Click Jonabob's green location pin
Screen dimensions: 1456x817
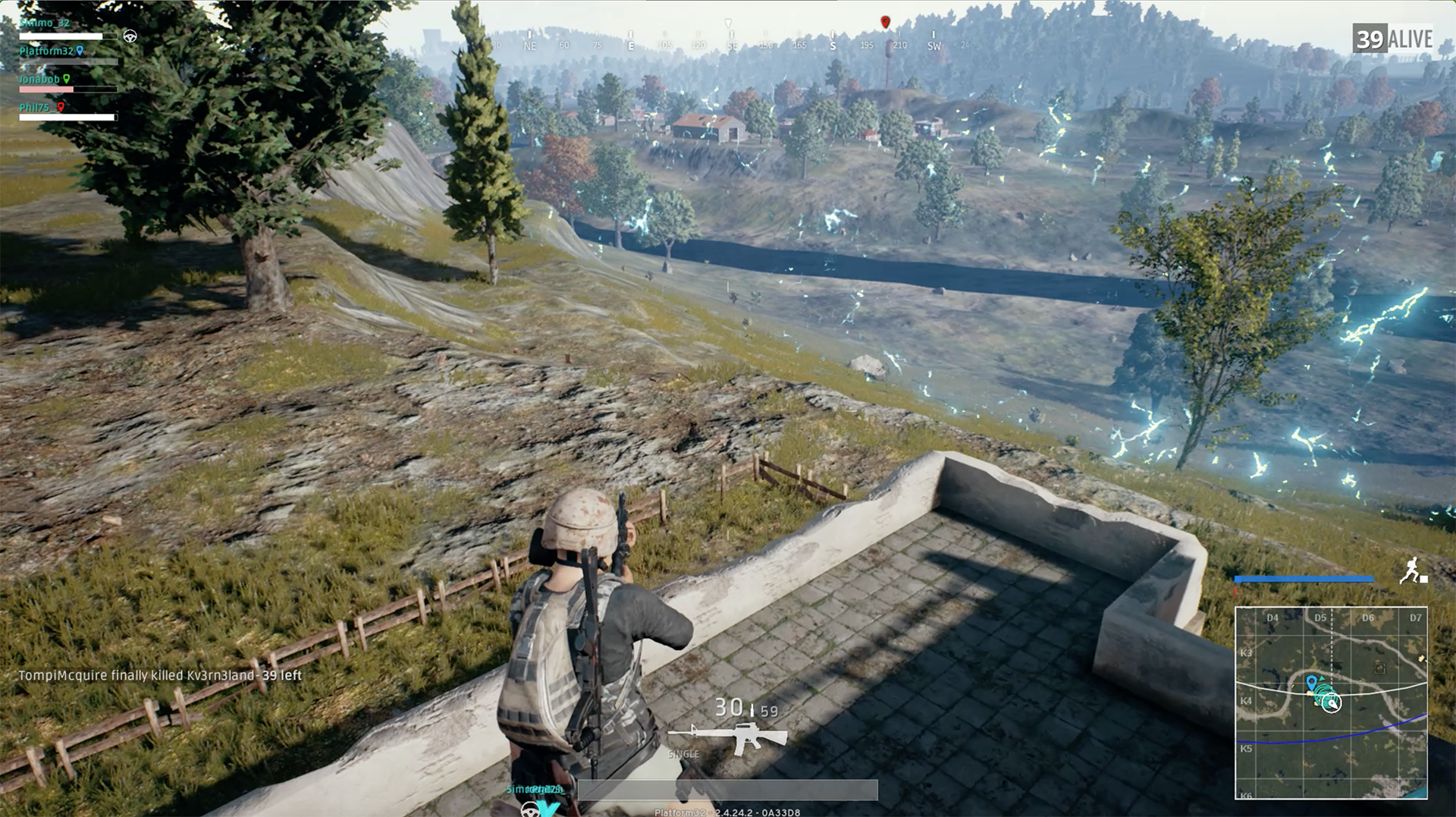click(67, 78)
